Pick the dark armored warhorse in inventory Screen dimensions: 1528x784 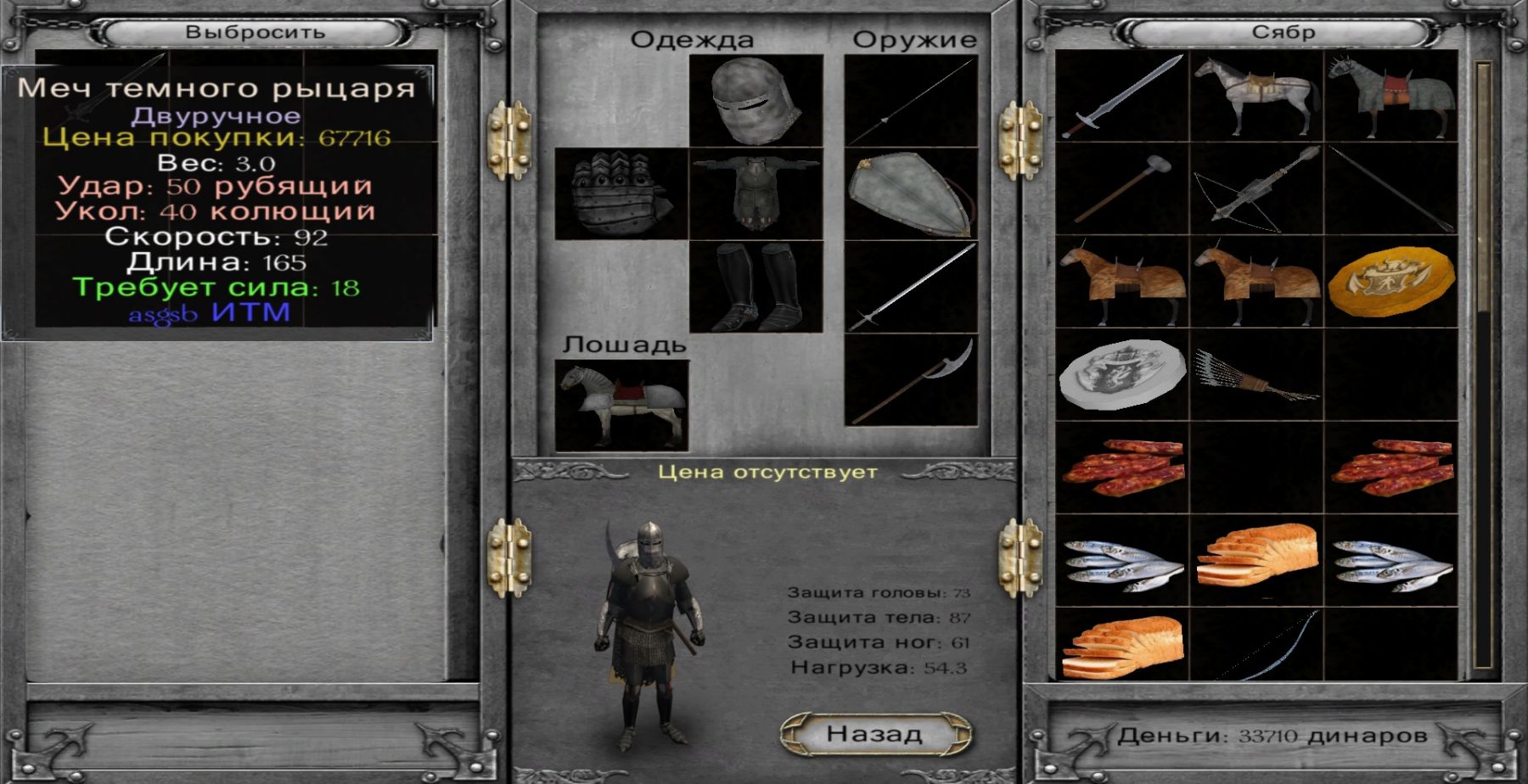coord(1390,95)
